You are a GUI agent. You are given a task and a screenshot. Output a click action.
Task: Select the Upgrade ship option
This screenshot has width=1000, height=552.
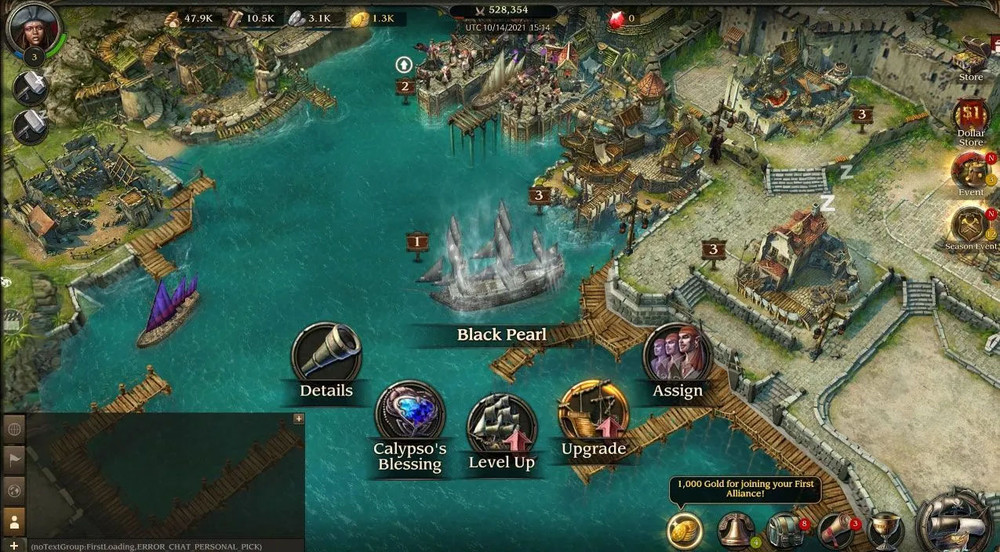(x=593, y=411)
